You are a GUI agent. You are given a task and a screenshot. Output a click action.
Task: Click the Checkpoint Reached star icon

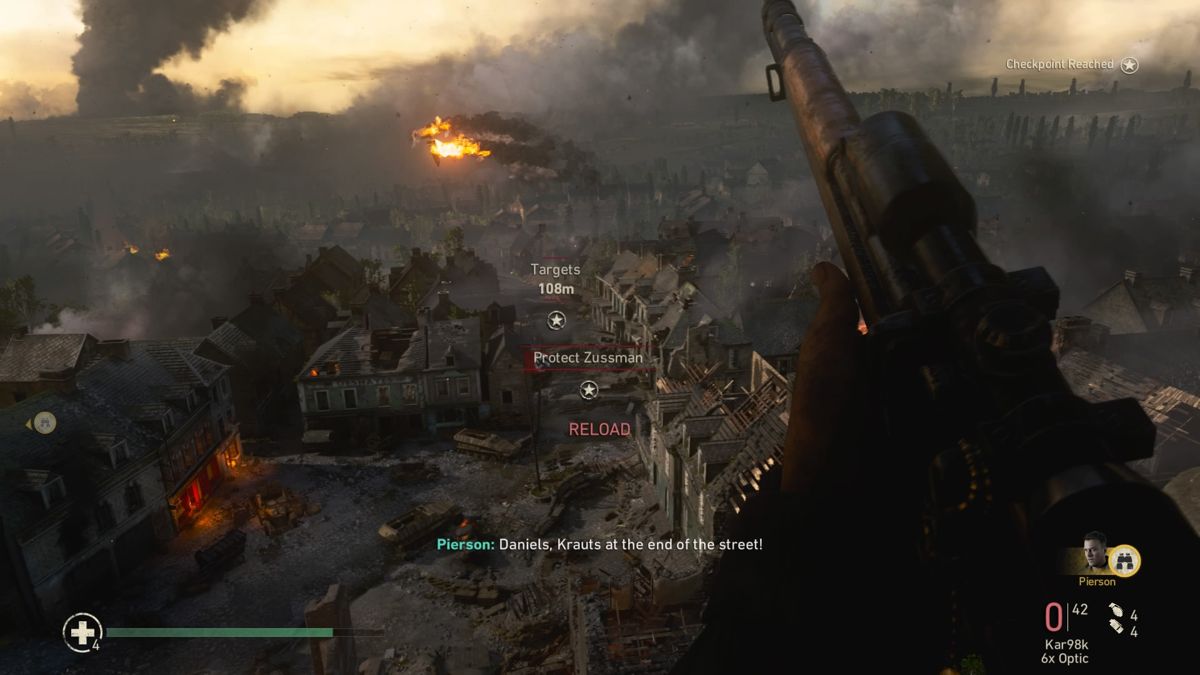(1129, 65)
